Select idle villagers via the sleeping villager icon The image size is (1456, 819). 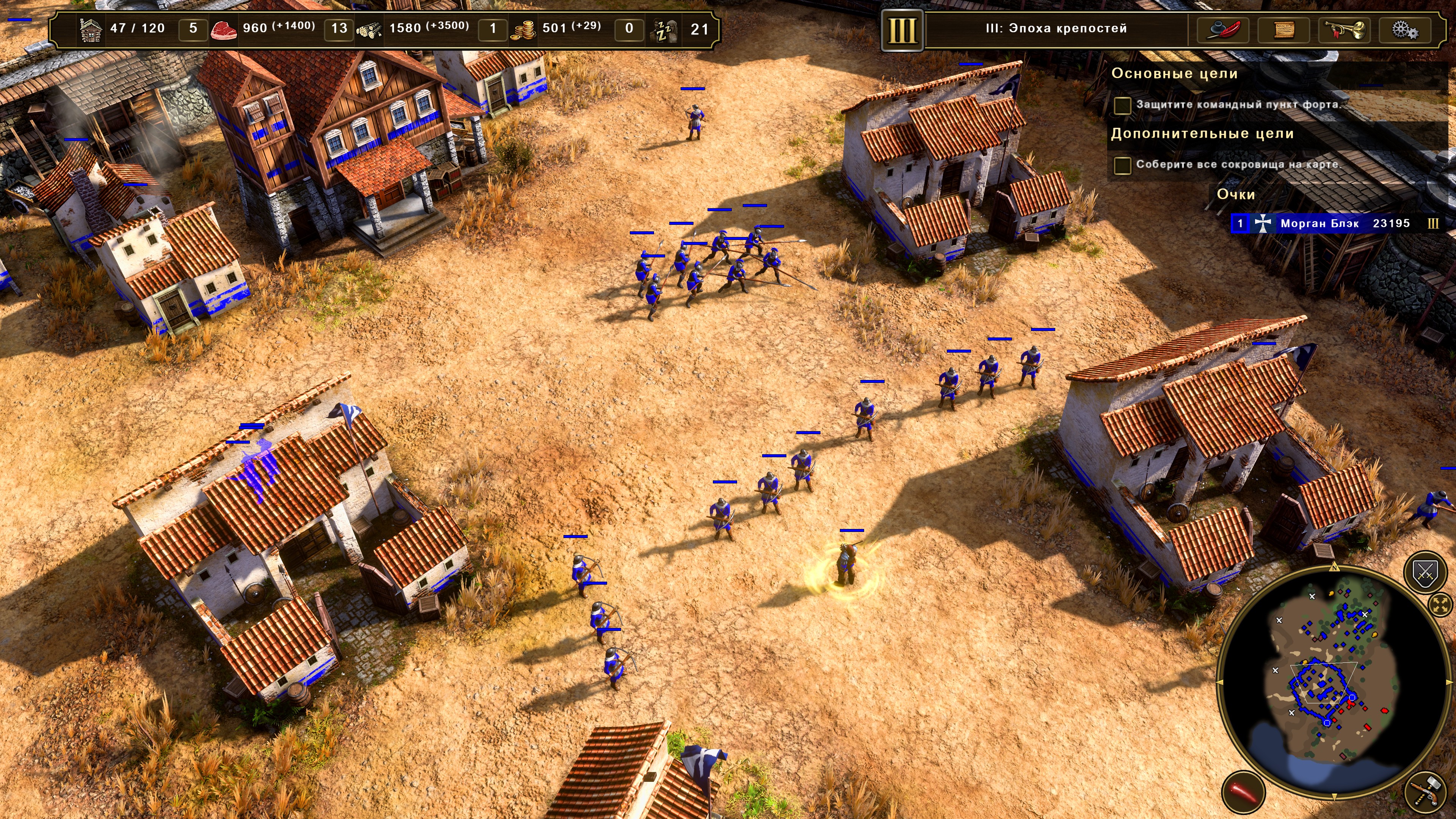665,30
